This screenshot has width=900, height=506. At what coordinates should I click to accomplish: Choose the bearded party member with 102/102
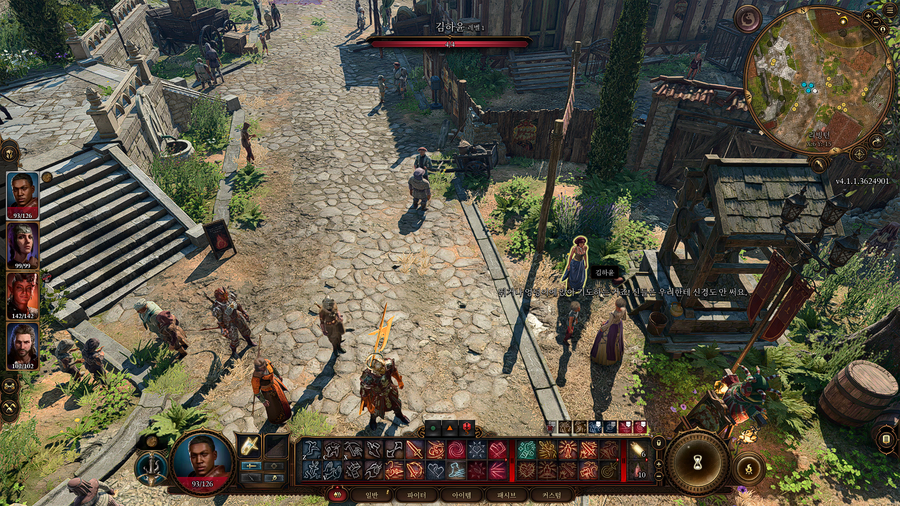[x=22, y=345]
